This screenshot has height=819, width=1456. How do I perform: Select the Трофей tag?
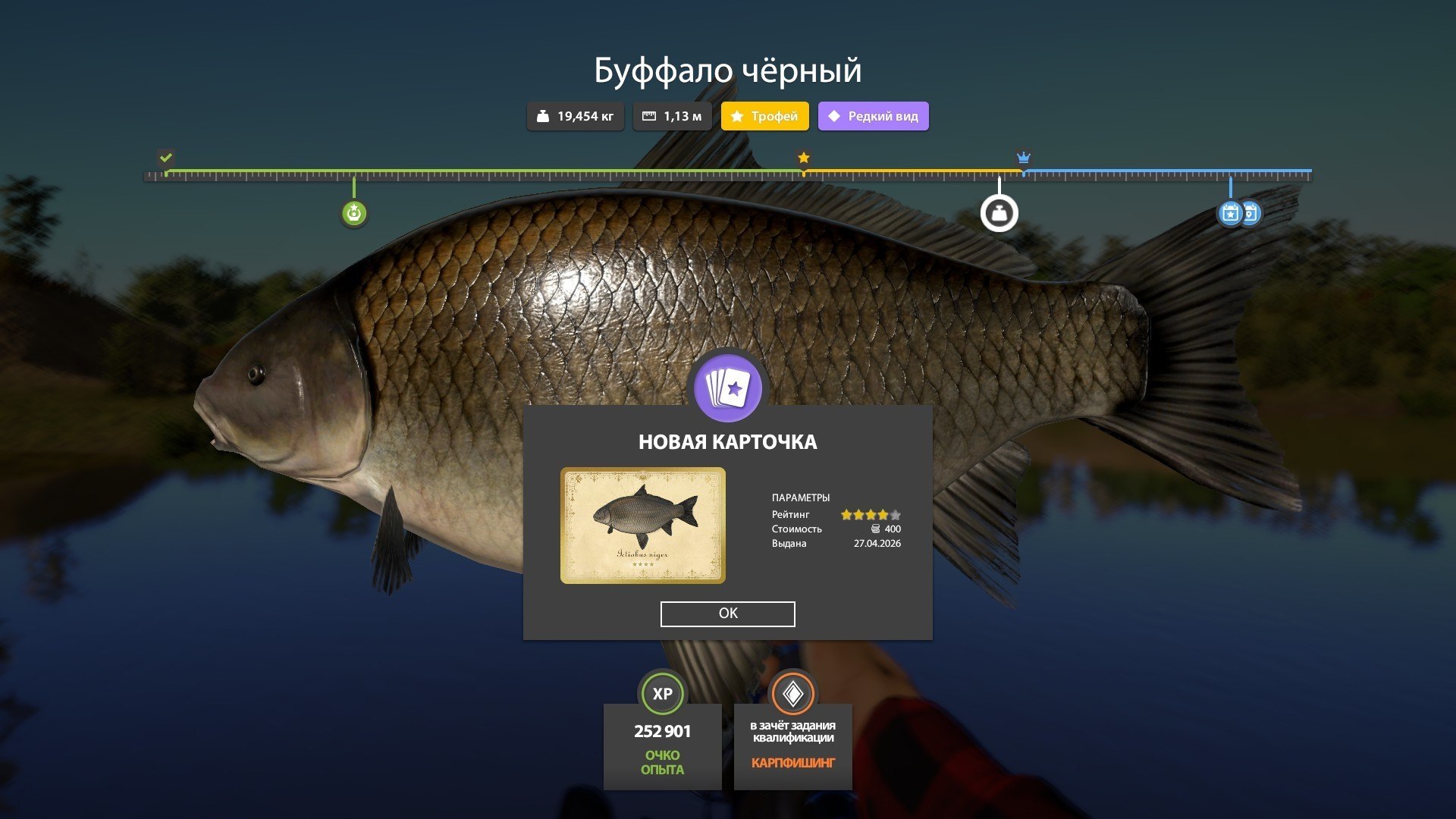[764, 116]
